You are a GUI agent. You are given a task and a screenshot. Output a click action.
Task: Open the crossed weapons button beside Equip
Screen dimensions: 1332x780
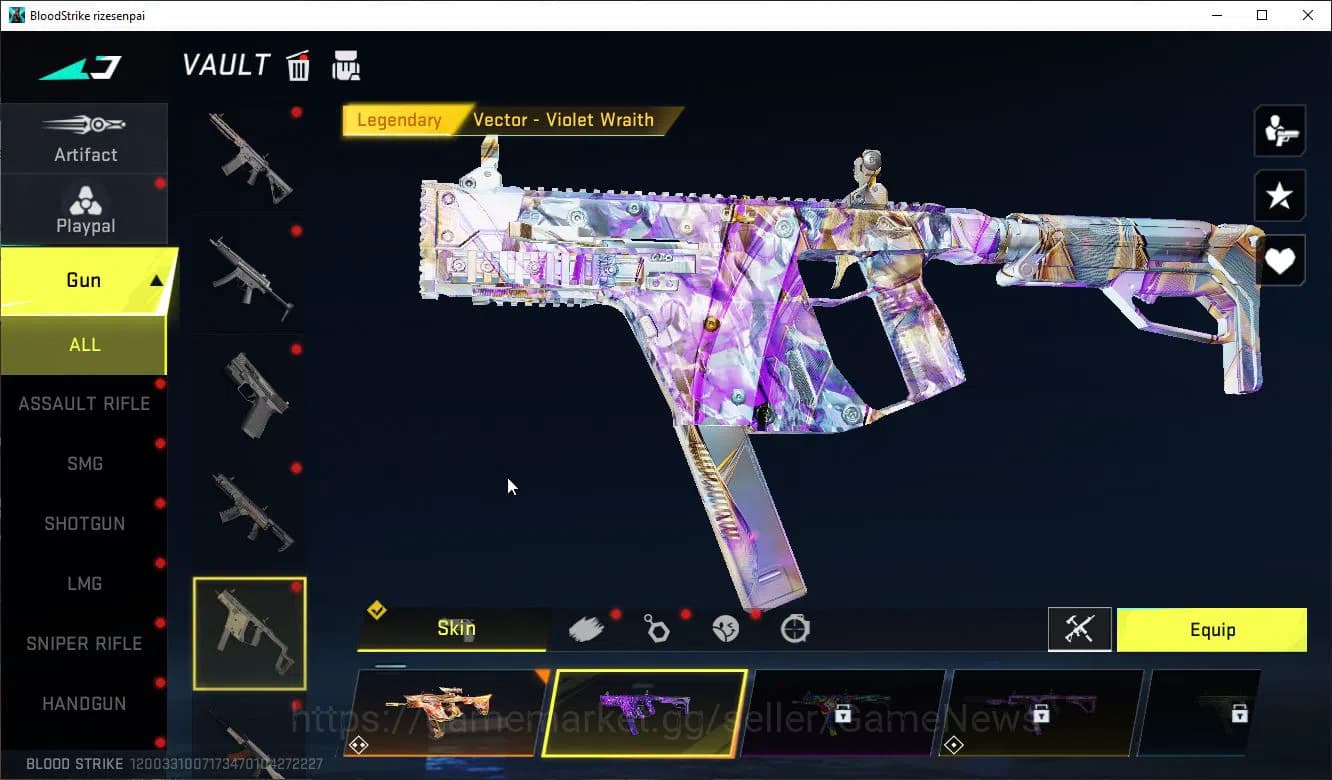(x=1079, y=630)
